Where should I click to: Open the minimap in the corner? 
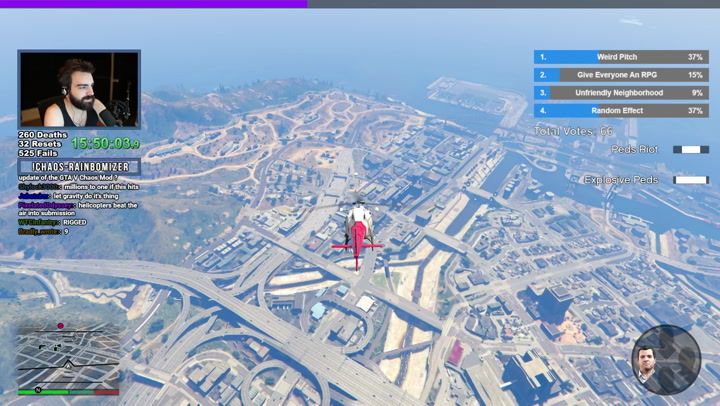click(66, 359)
